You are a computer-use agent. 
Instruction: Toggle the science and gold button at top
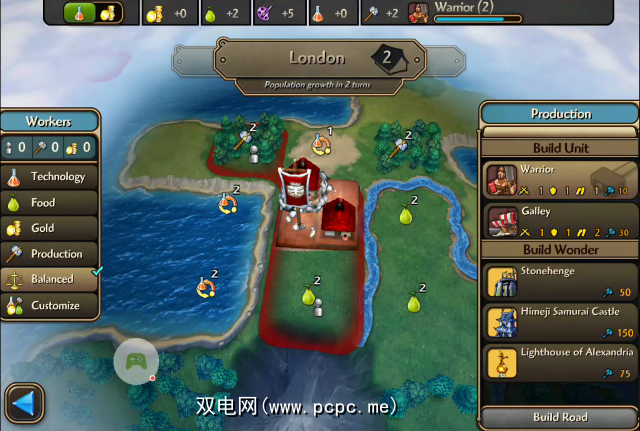93,13
